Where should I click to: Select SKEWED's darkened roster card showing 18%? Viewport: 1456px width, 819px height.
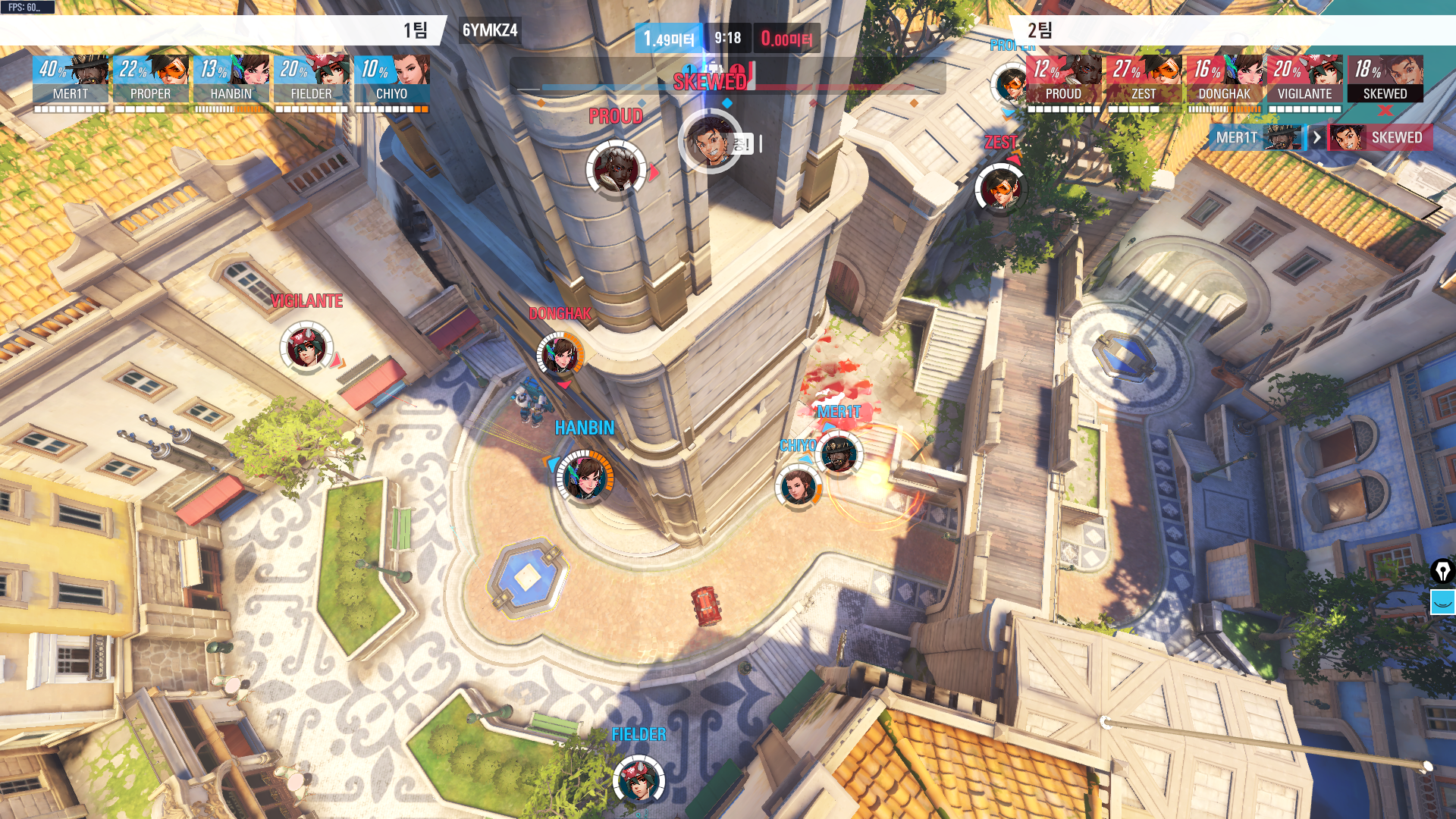tap(1385, 79)
